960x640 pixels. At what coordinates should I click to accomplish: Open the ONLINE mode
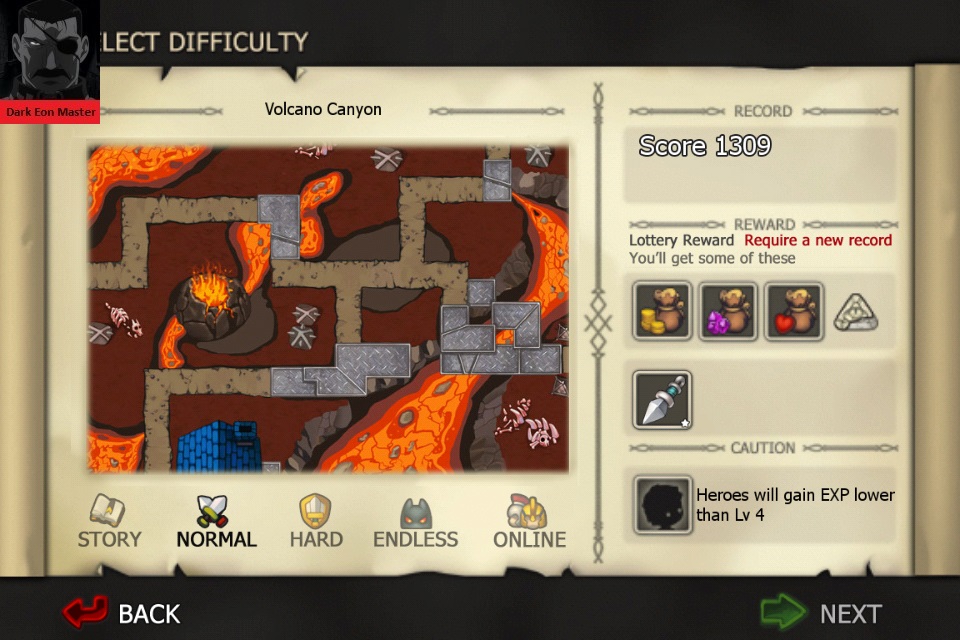(529, 522)
